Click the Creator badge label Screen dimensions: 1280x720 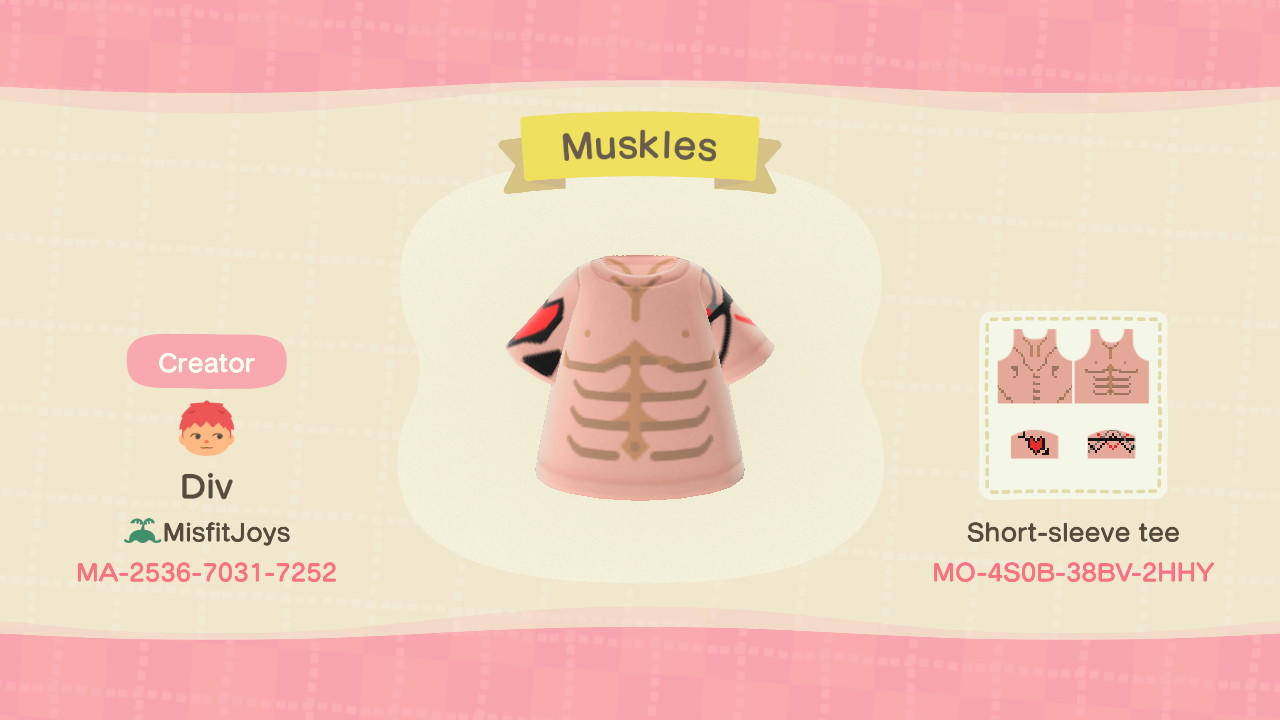pos(206,362)
